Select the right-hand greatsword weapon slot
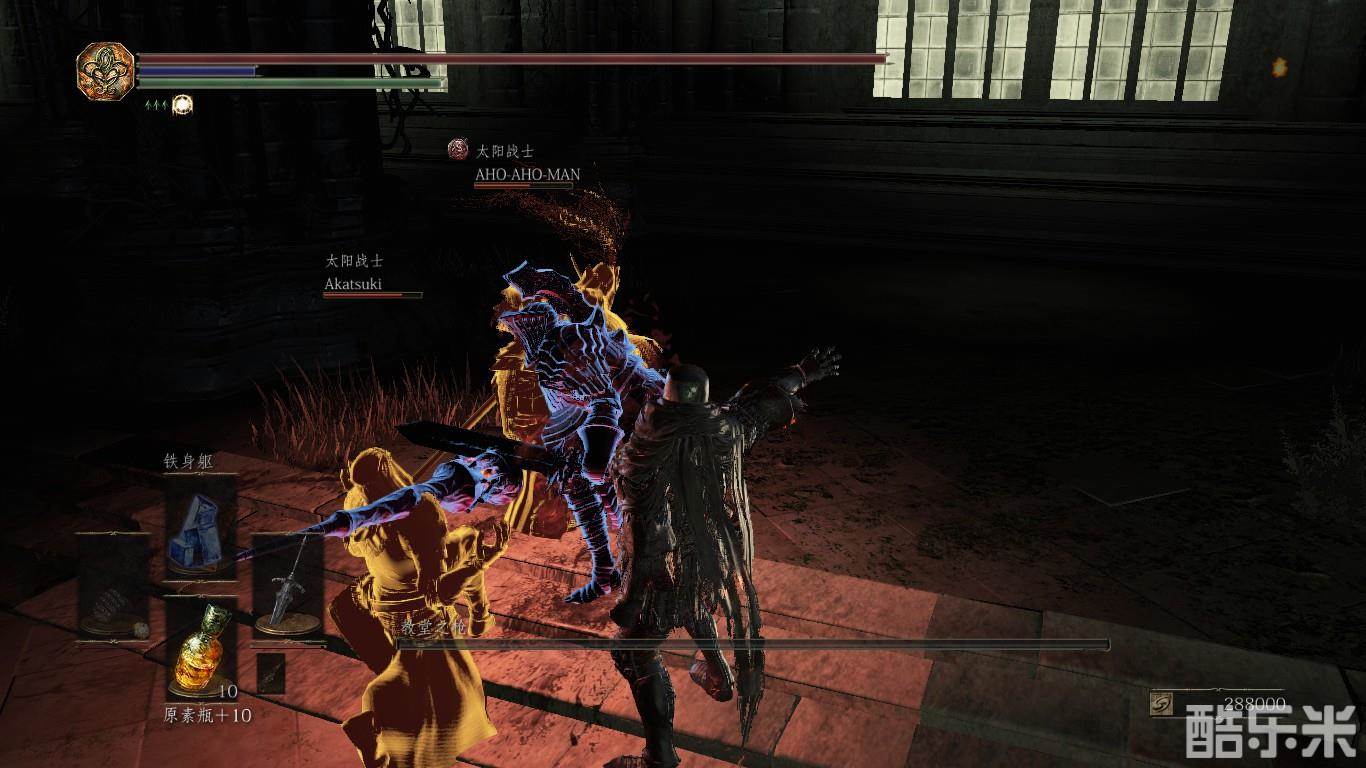 (287, 587)
